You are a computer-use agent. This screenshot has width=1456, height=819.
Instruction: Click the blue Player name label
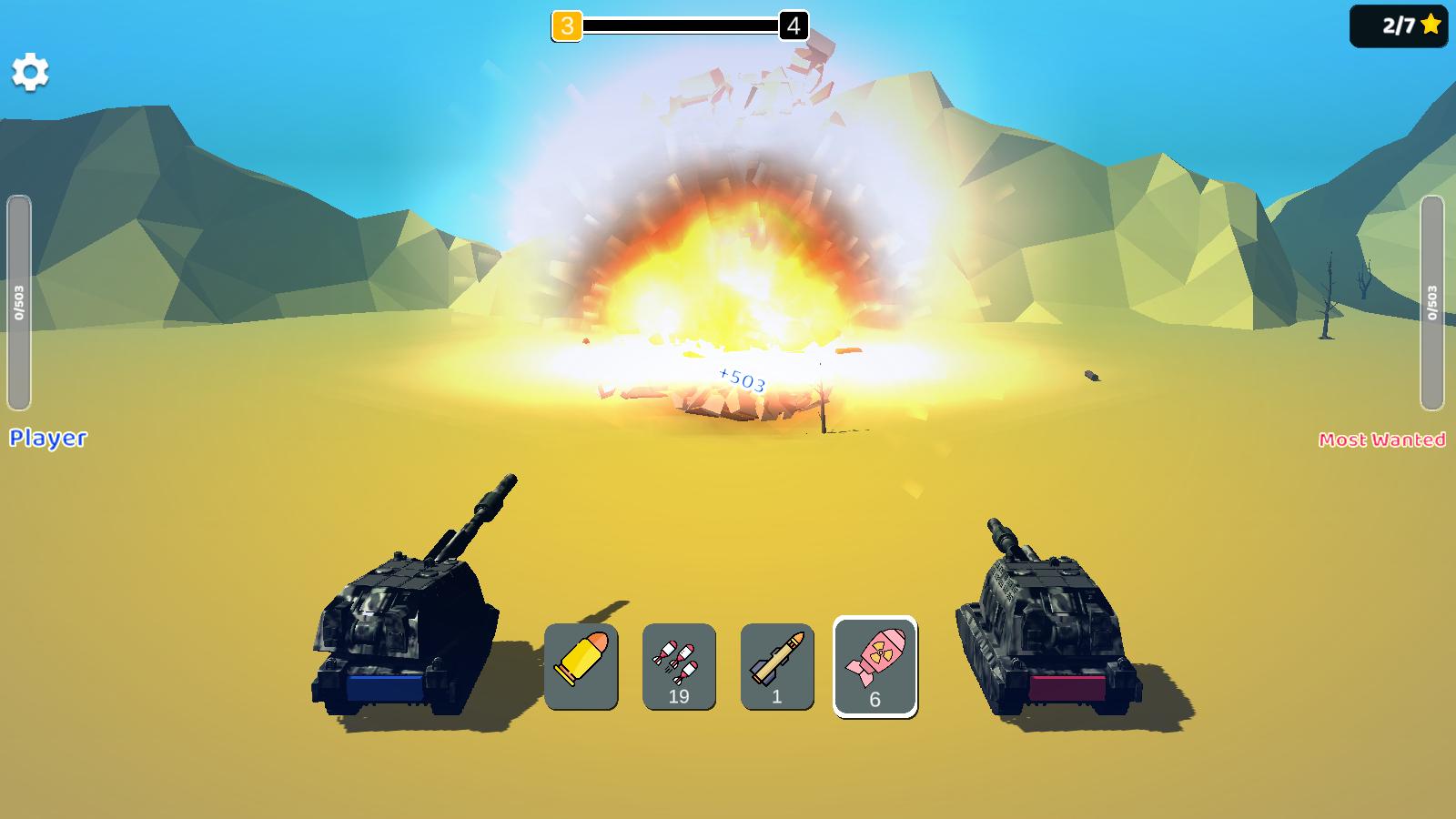(47, 440)
